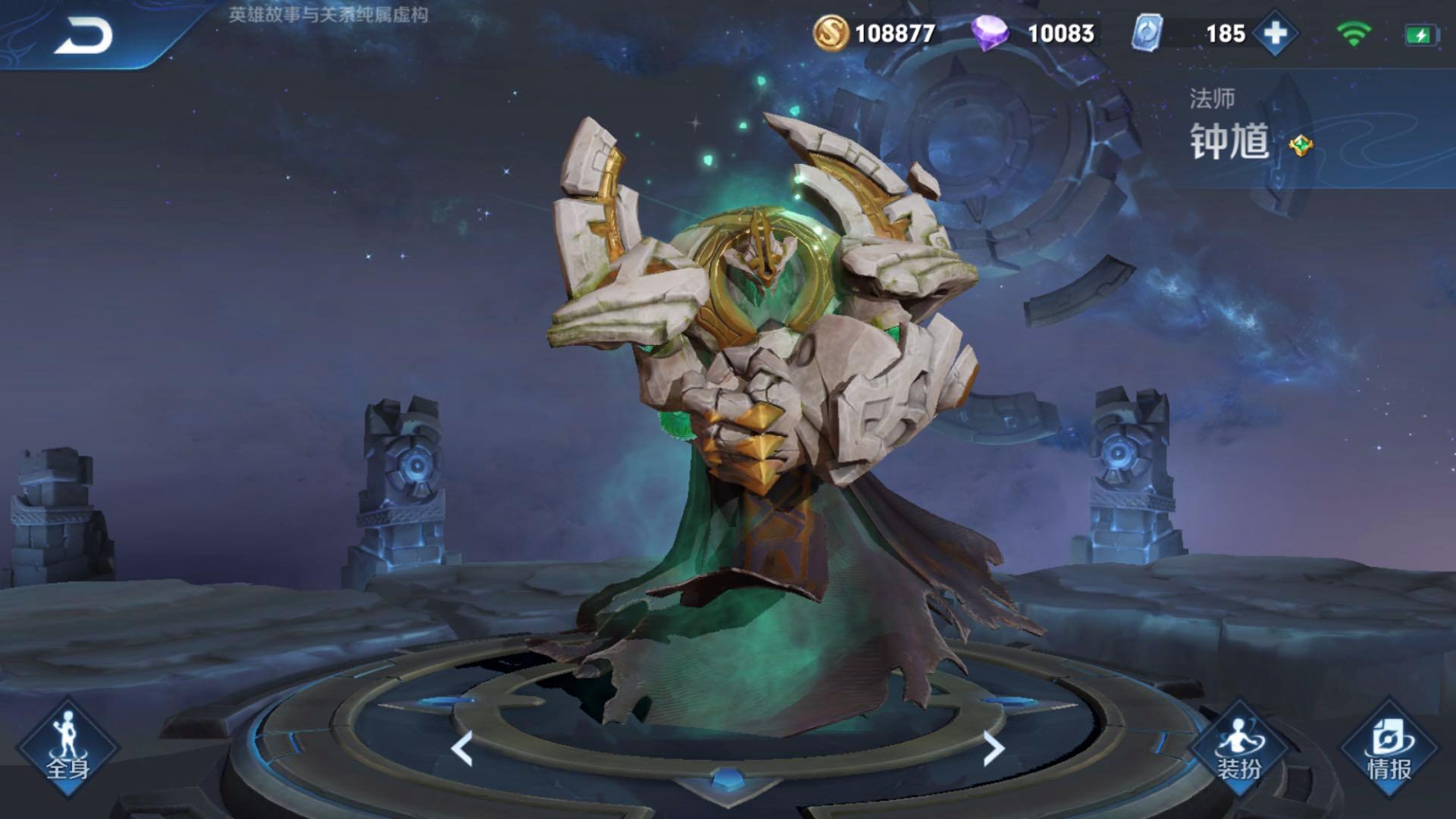Image resolution: width=1456 pixels, height=819 pixels.
Task: Go back using the return arrow
Action: pos(83,35)
